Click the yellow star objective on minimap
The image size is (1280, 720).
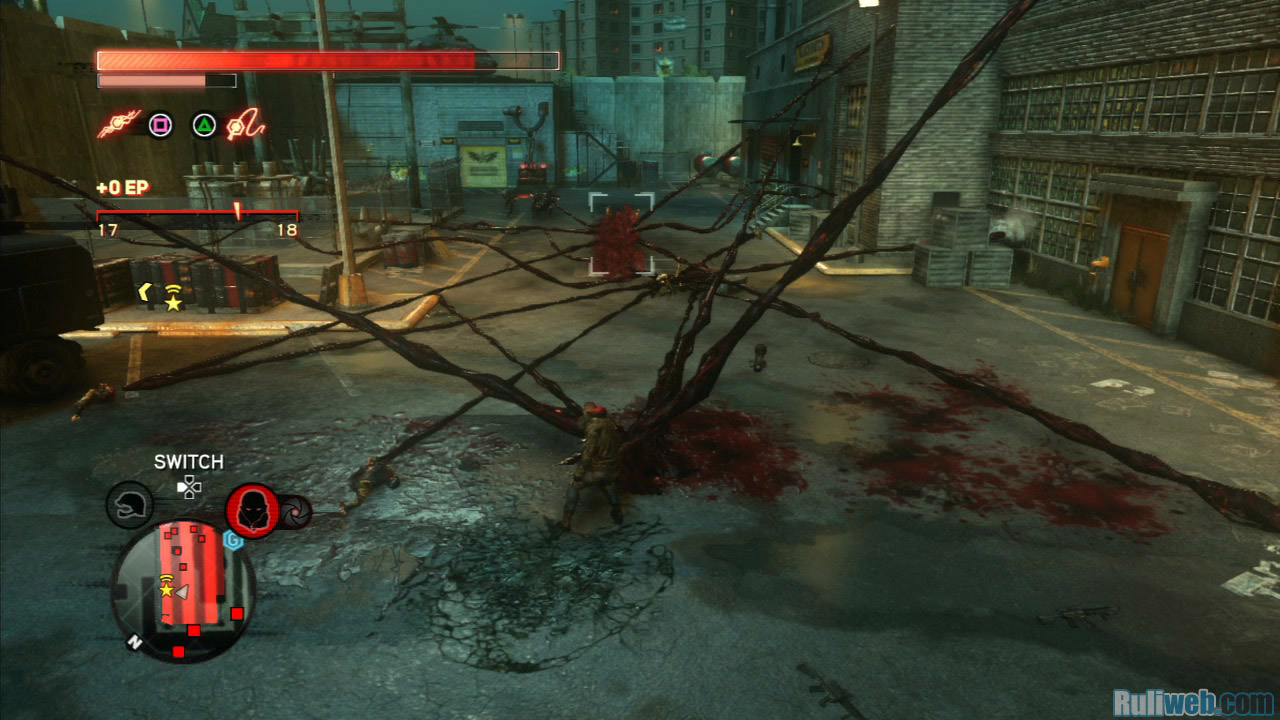[x=166, y=590]
